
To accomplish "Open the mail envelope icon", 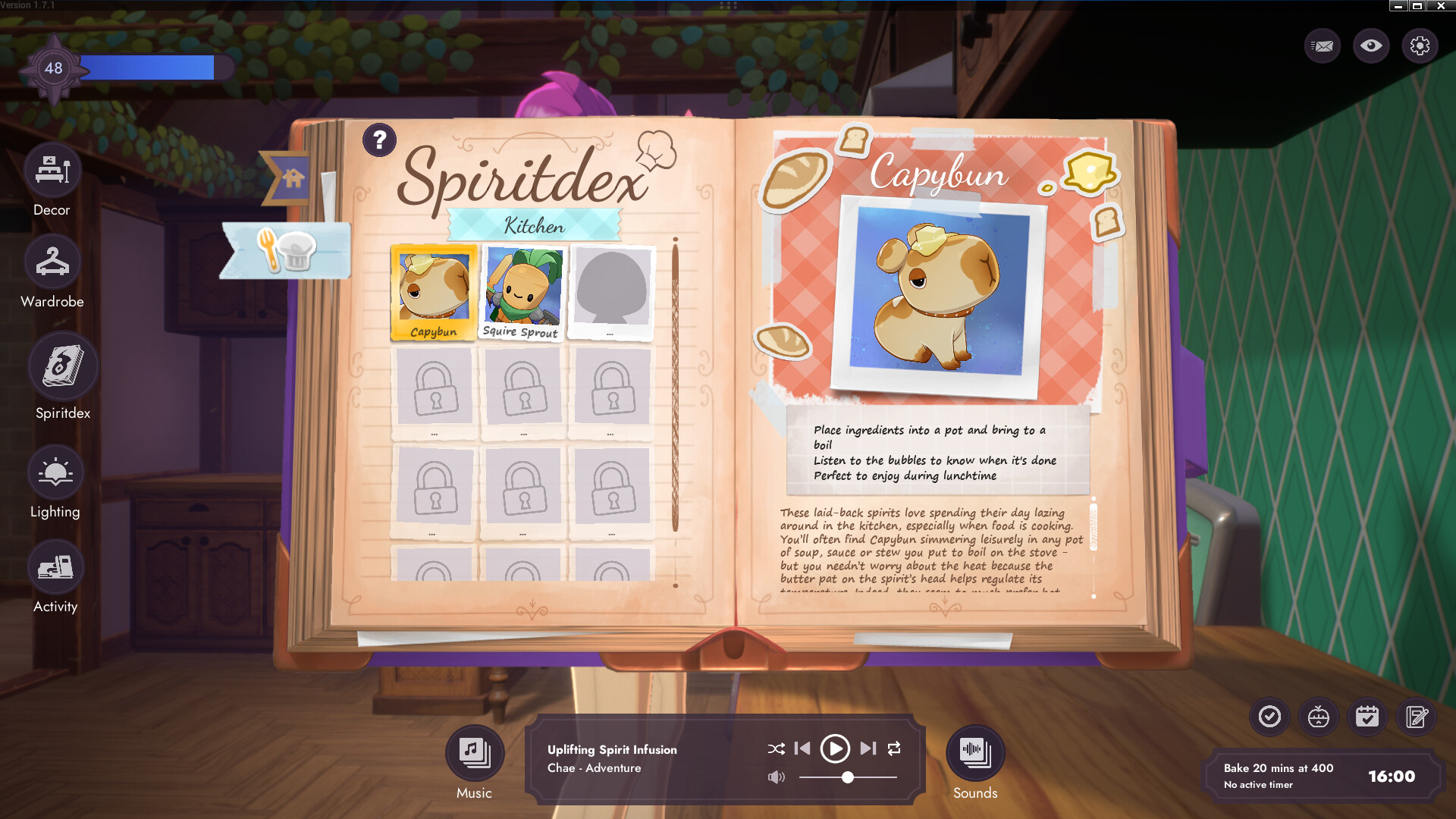I will pos(1323,45).
